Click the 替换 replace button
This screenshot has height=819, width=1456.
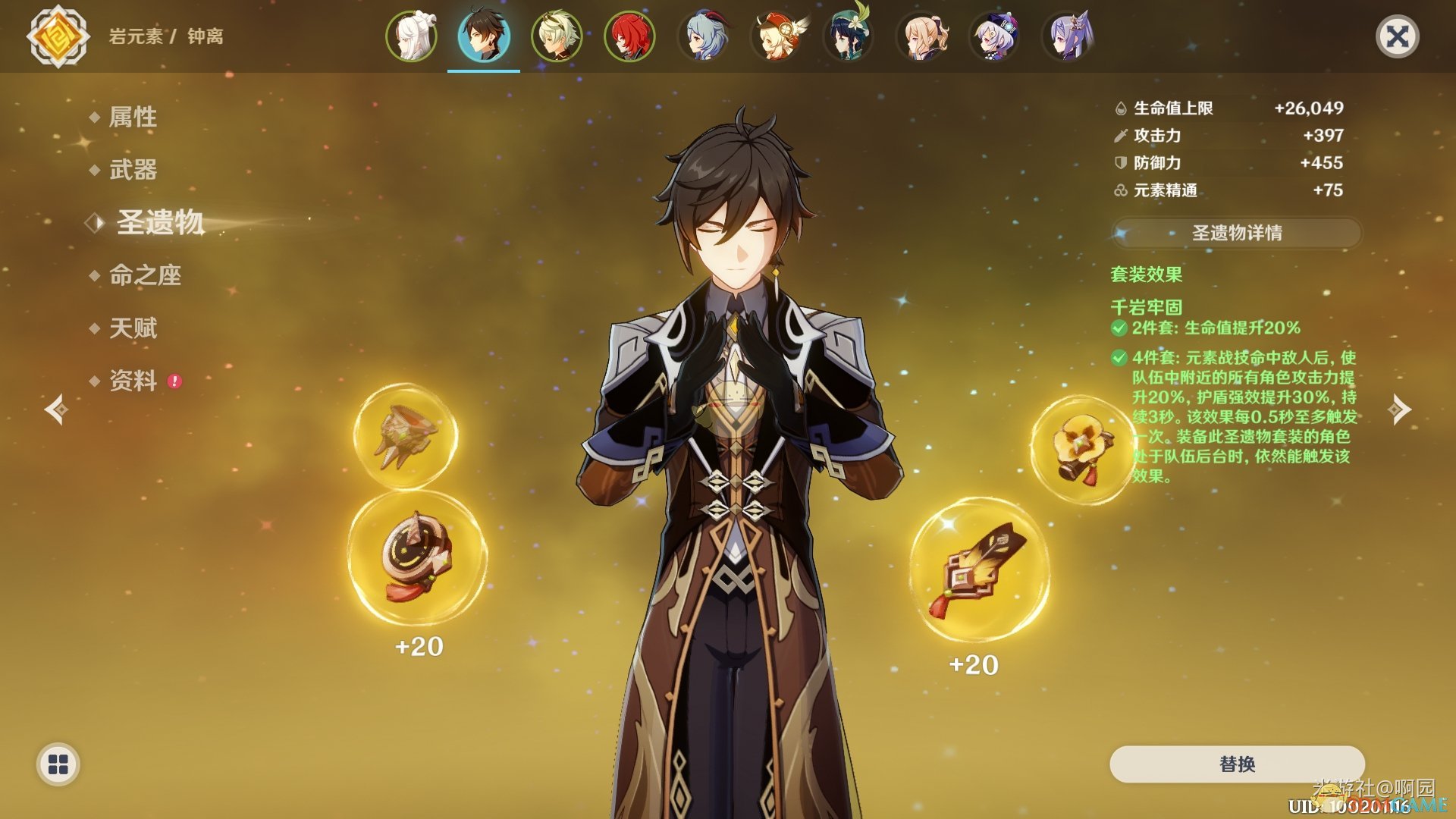(x=1236, y=764)
